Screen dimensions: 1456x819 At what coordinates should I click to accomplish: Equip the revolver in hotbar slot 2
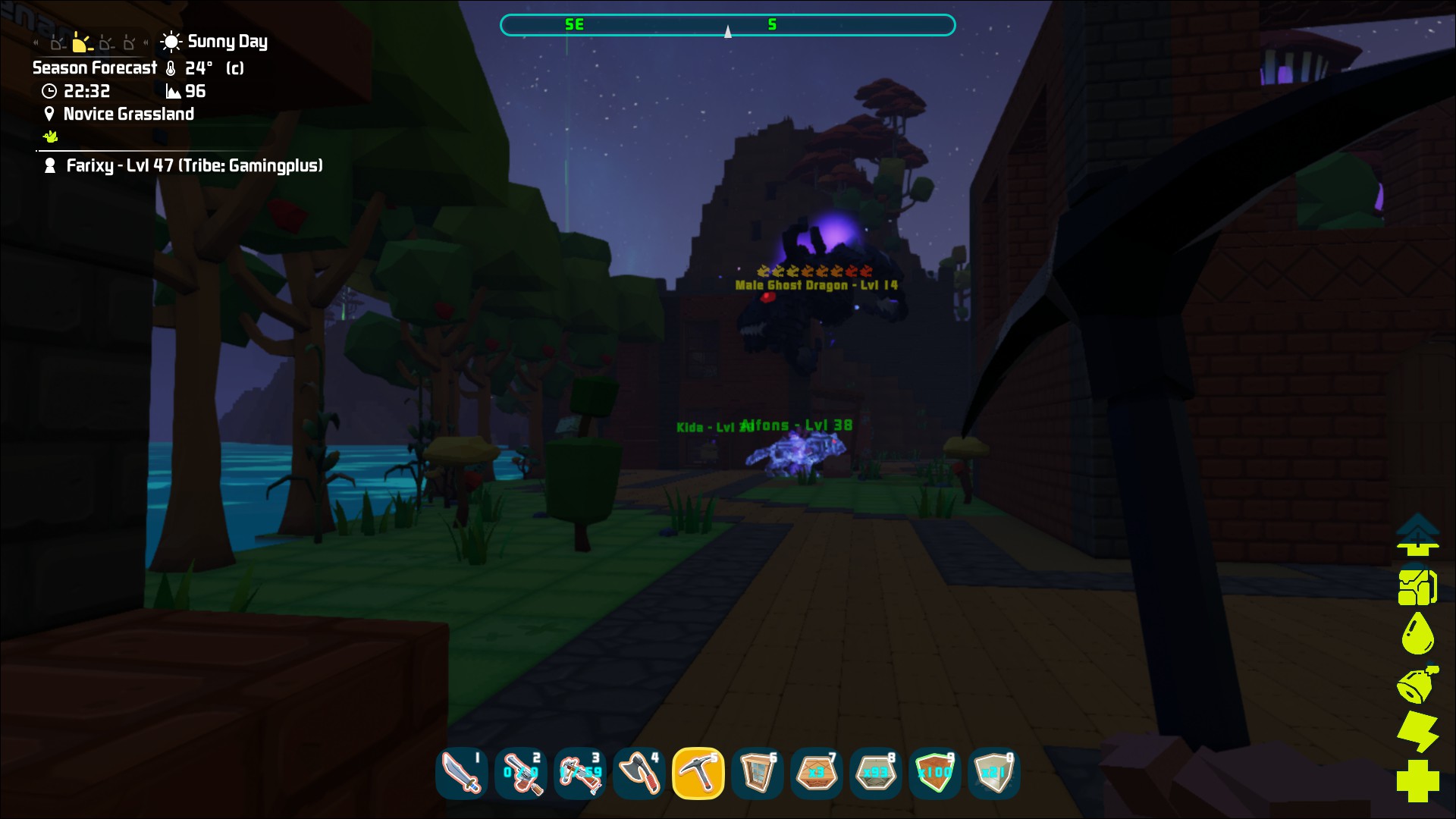(522, 773)
